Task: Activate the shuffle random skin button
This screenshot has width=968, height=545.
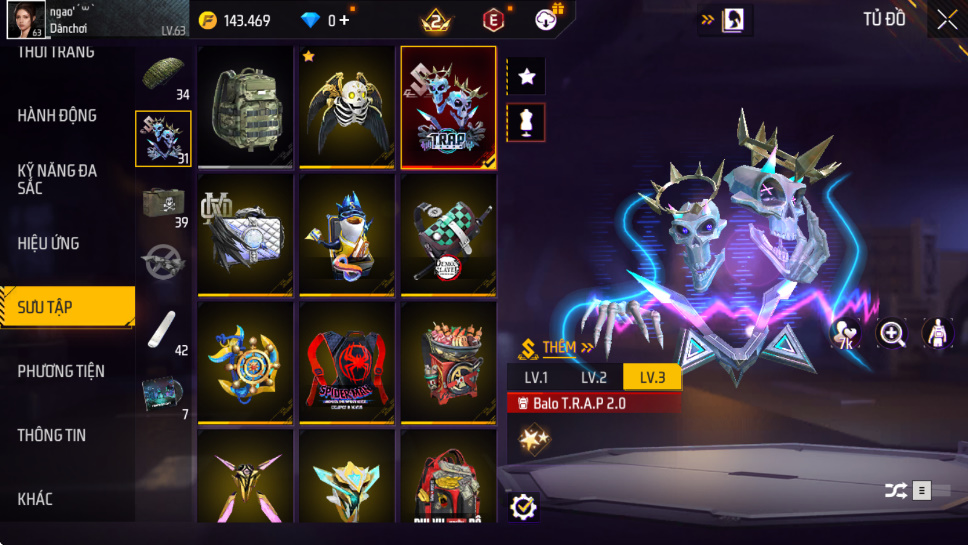Action: (895, 490)
